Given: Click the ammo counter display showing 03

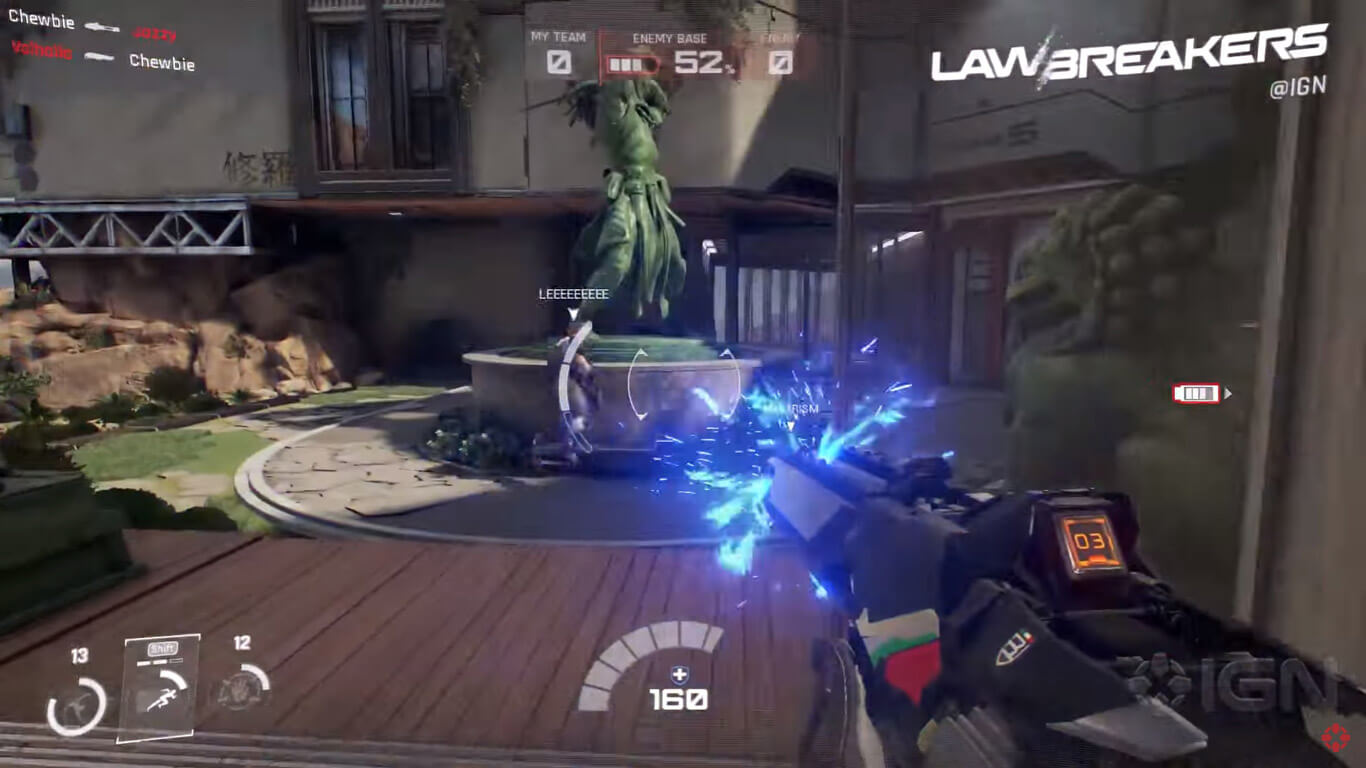Looking at the screenshot, I should coord(1091,541).
